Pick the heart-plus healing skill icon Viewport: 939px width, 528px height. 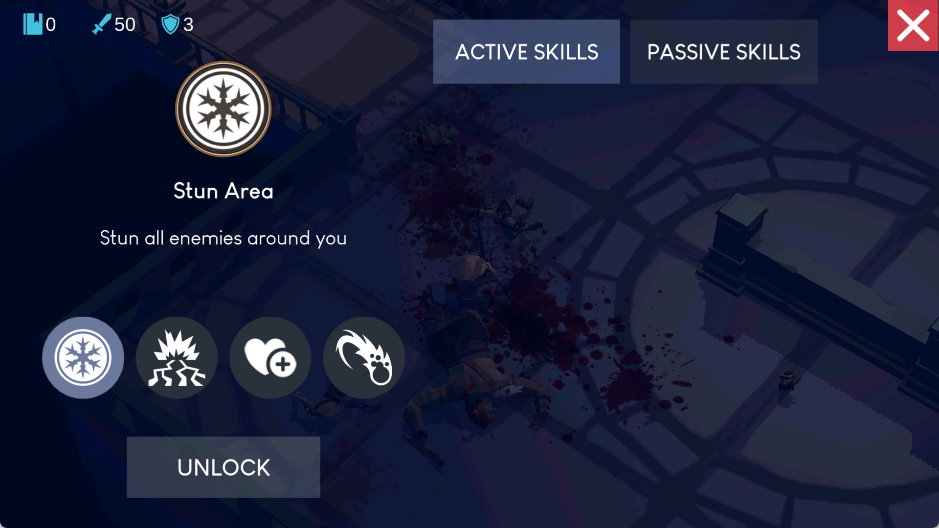pos(270,358)
